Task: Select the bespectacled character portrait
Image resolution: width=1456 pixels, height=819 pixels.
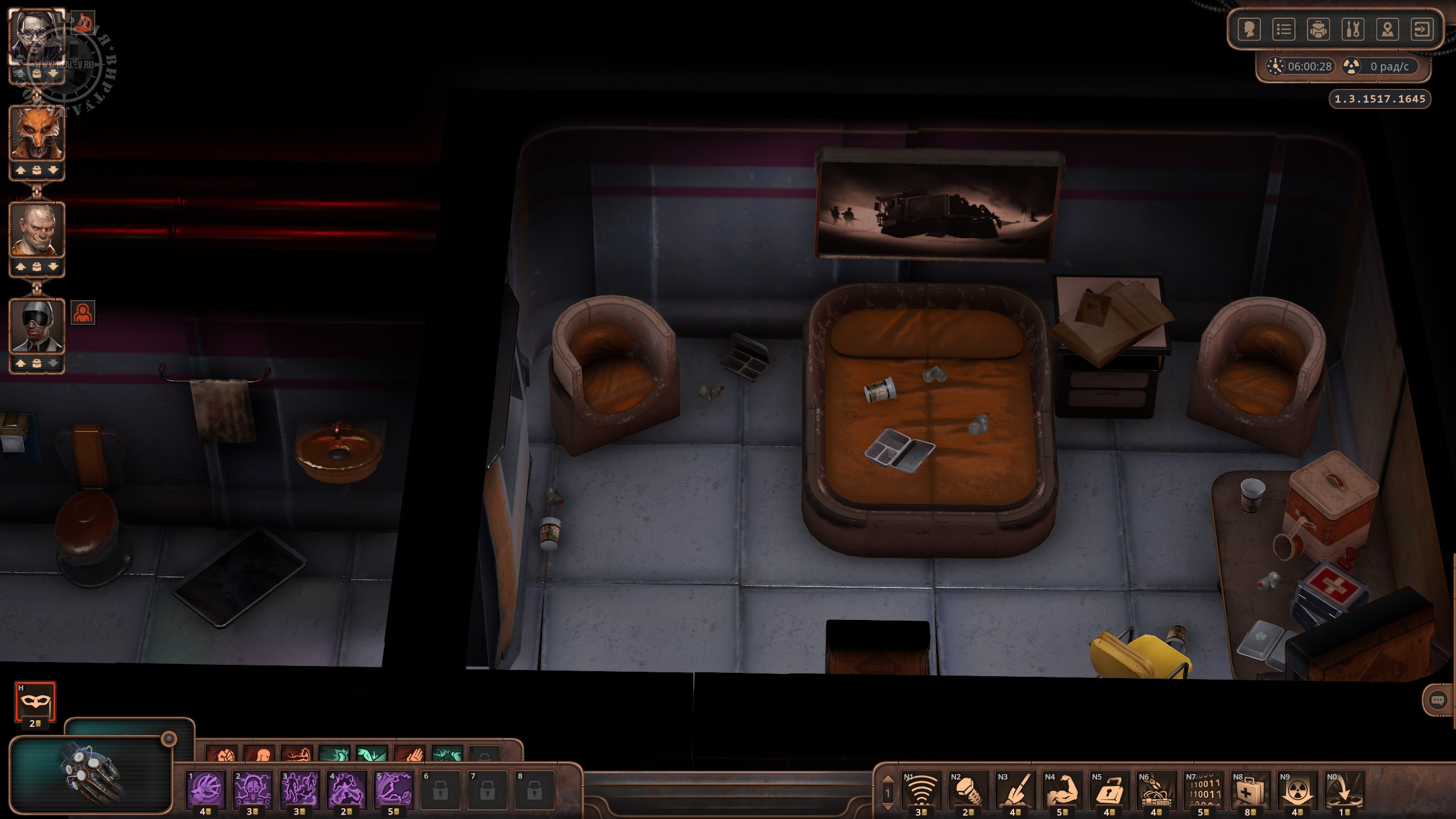Action: pos(37,37)
